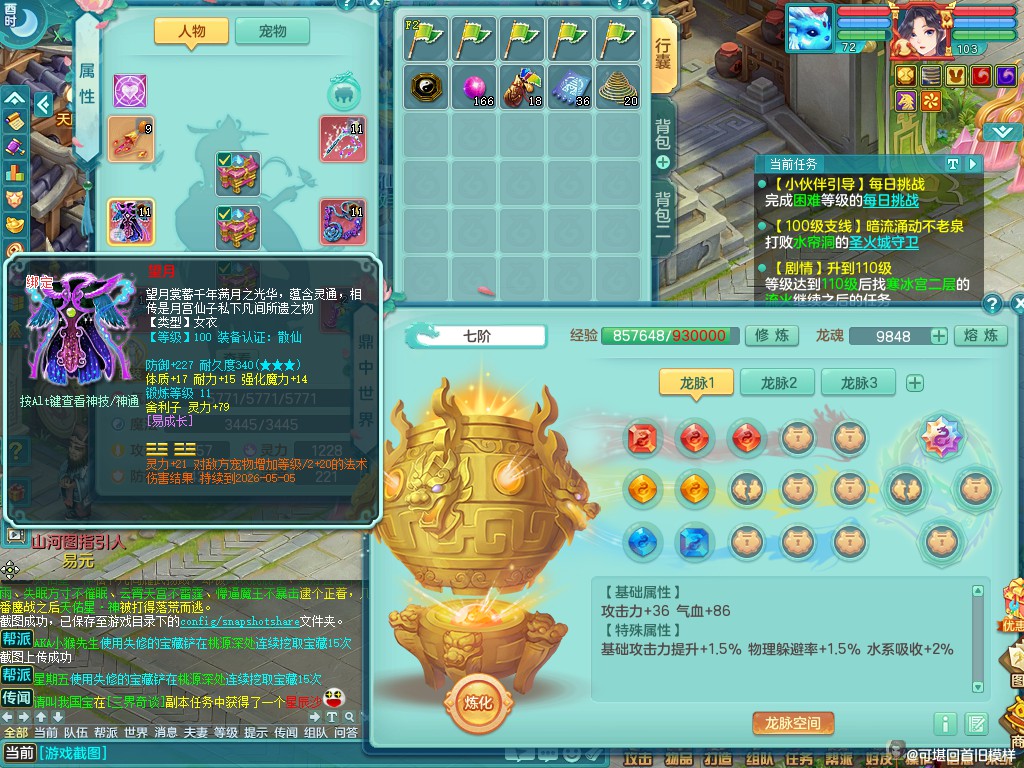
Task: Switch to the 宠物 tab
Action: 272,31
